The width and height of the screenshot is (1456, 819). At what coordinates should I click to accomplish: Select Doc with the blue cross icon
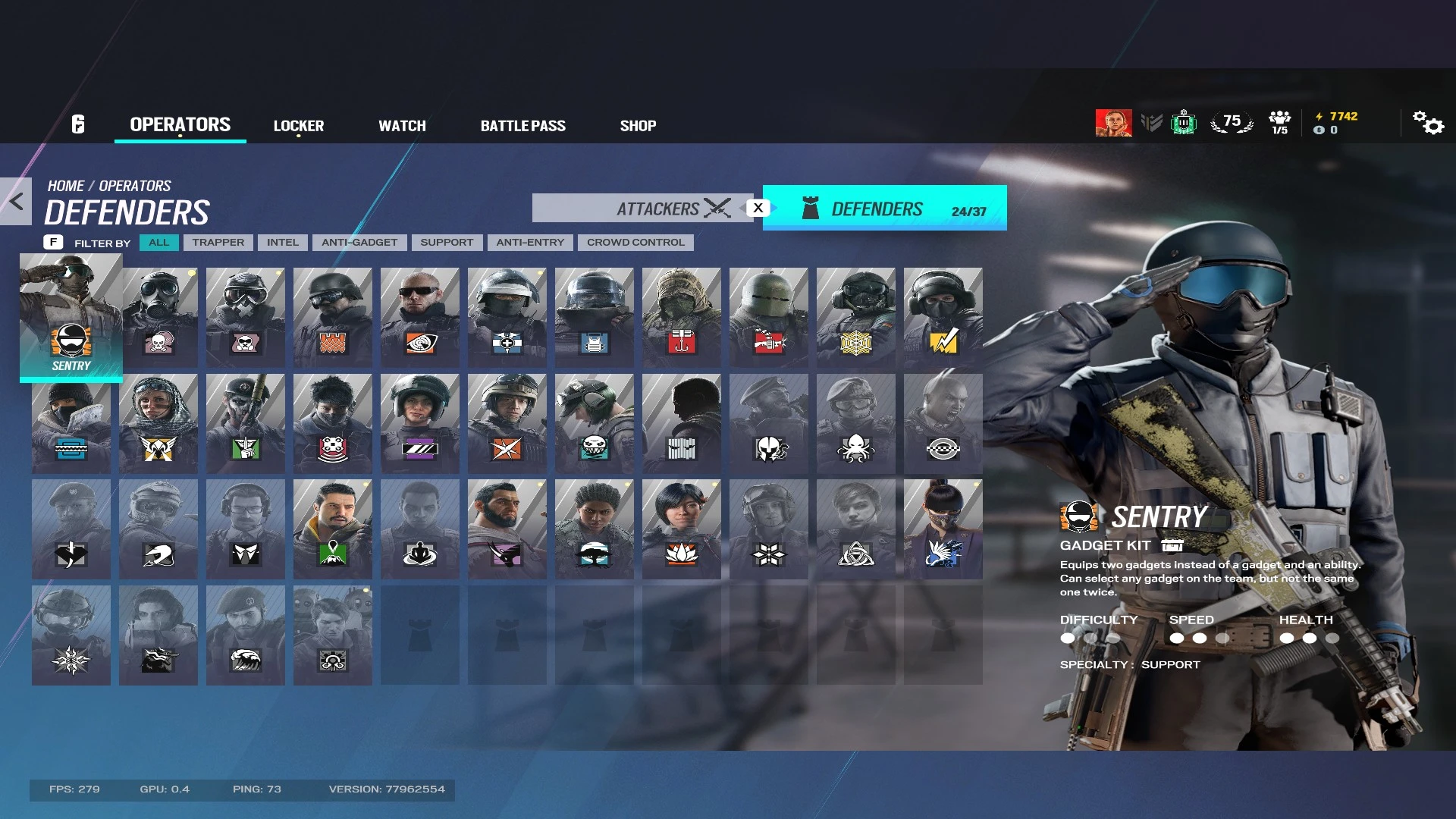click(507, 316)
